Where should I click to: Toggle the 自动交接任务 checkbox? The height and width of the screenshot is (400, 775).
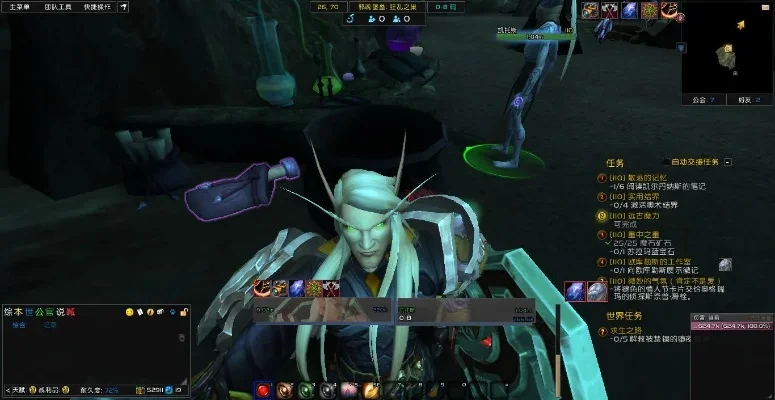[667, 161]
